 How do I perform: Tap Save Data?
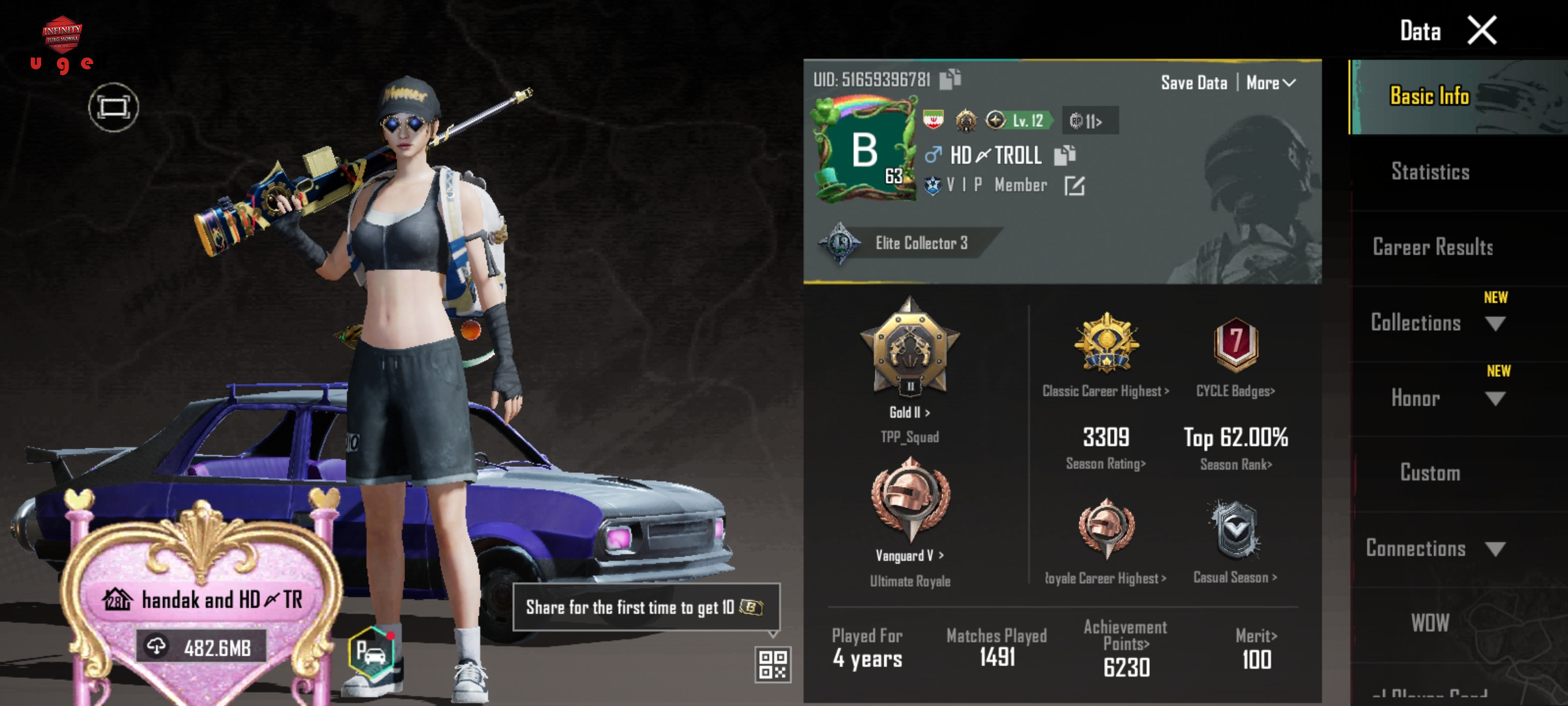tap(1194, 83)
